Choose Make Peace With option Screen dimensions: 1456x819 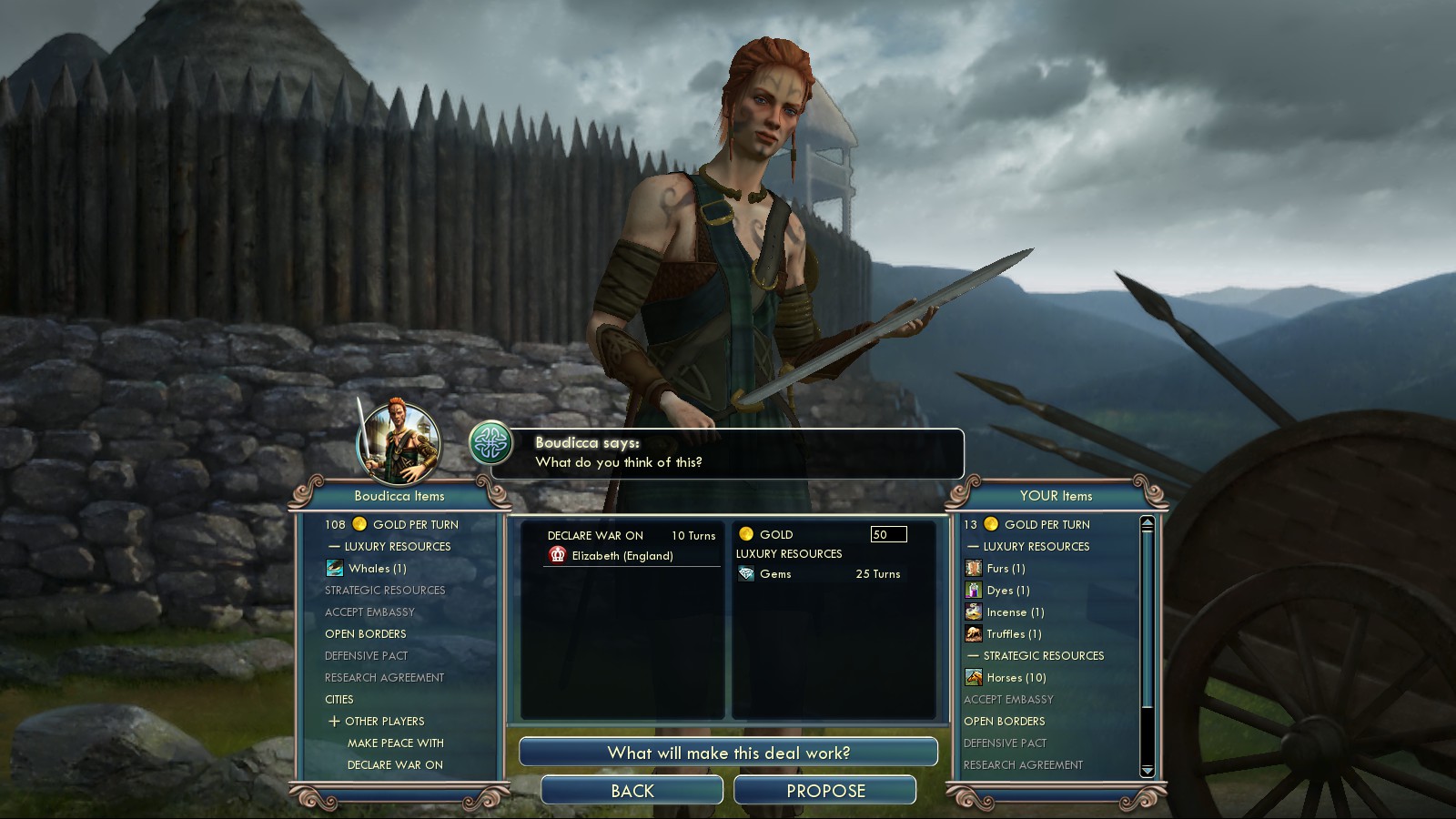tap(395, 743)
